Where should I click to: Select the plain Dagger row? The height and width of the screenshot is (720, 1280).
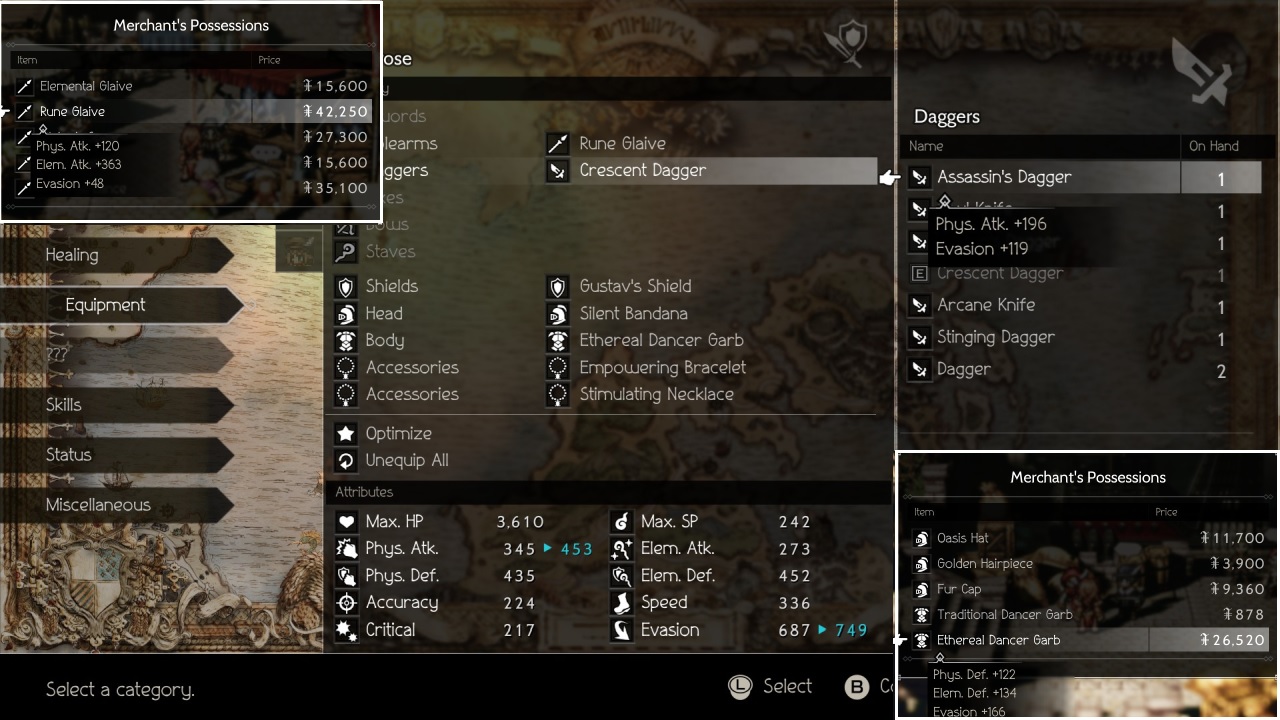click(964, 370)
